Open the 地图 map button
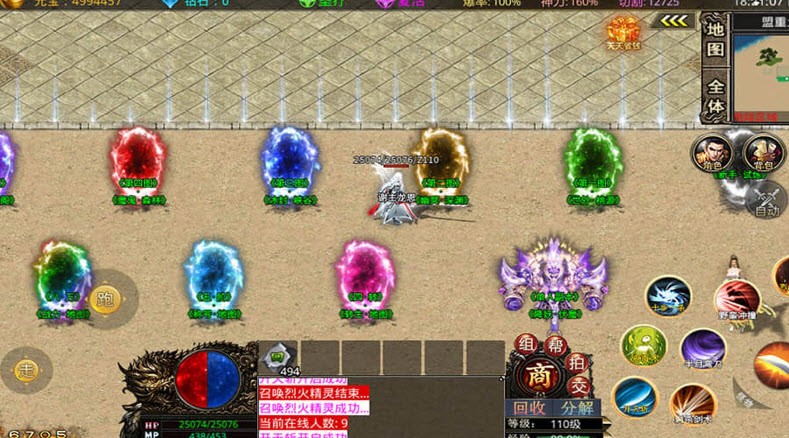 715,39
